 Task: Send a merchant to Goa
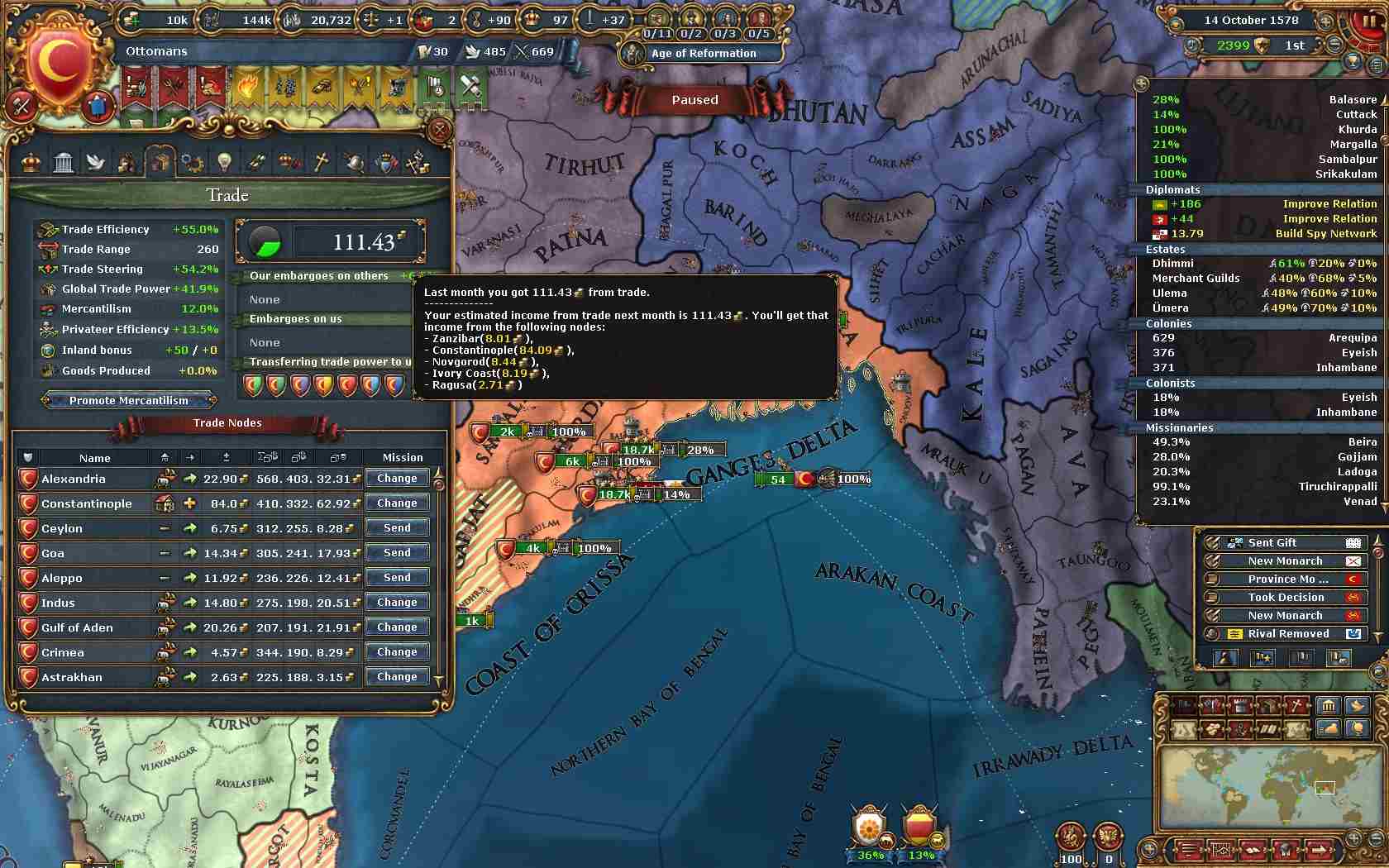(x=397, y=553)
